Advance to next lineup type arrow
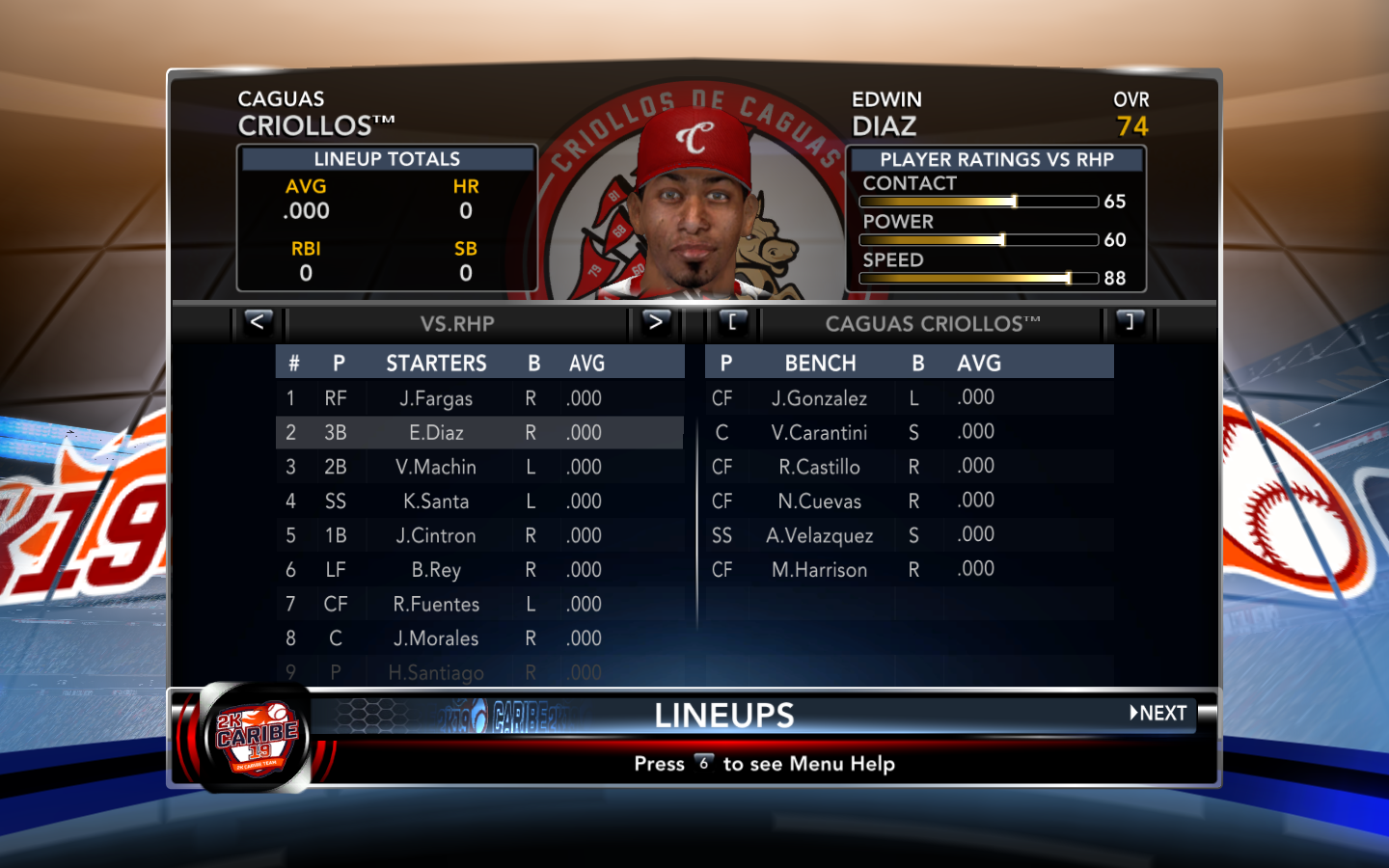Screen dimensions: 1389x868 [655, 322]
